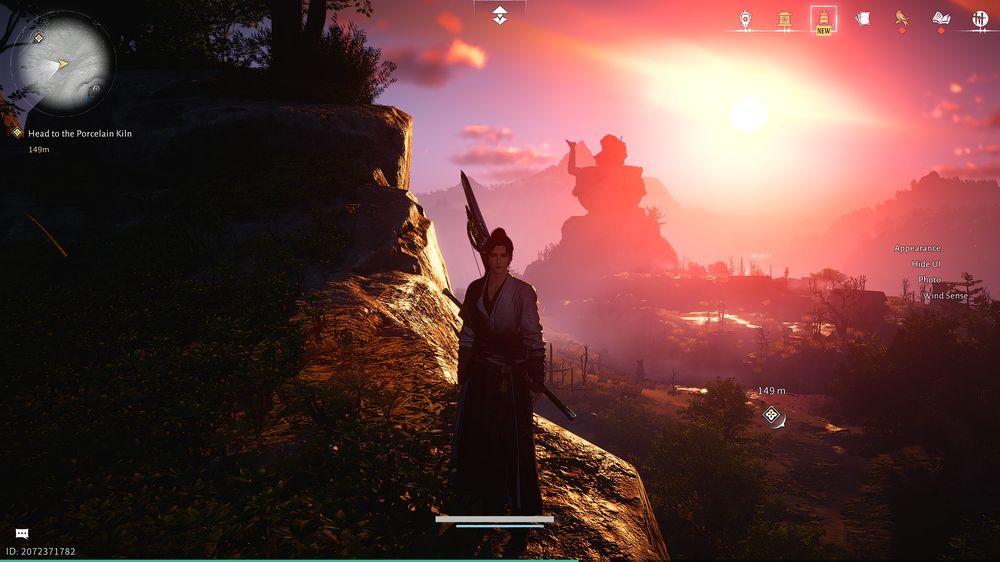Click the shield badge icon in top bar

click(745, 18)
